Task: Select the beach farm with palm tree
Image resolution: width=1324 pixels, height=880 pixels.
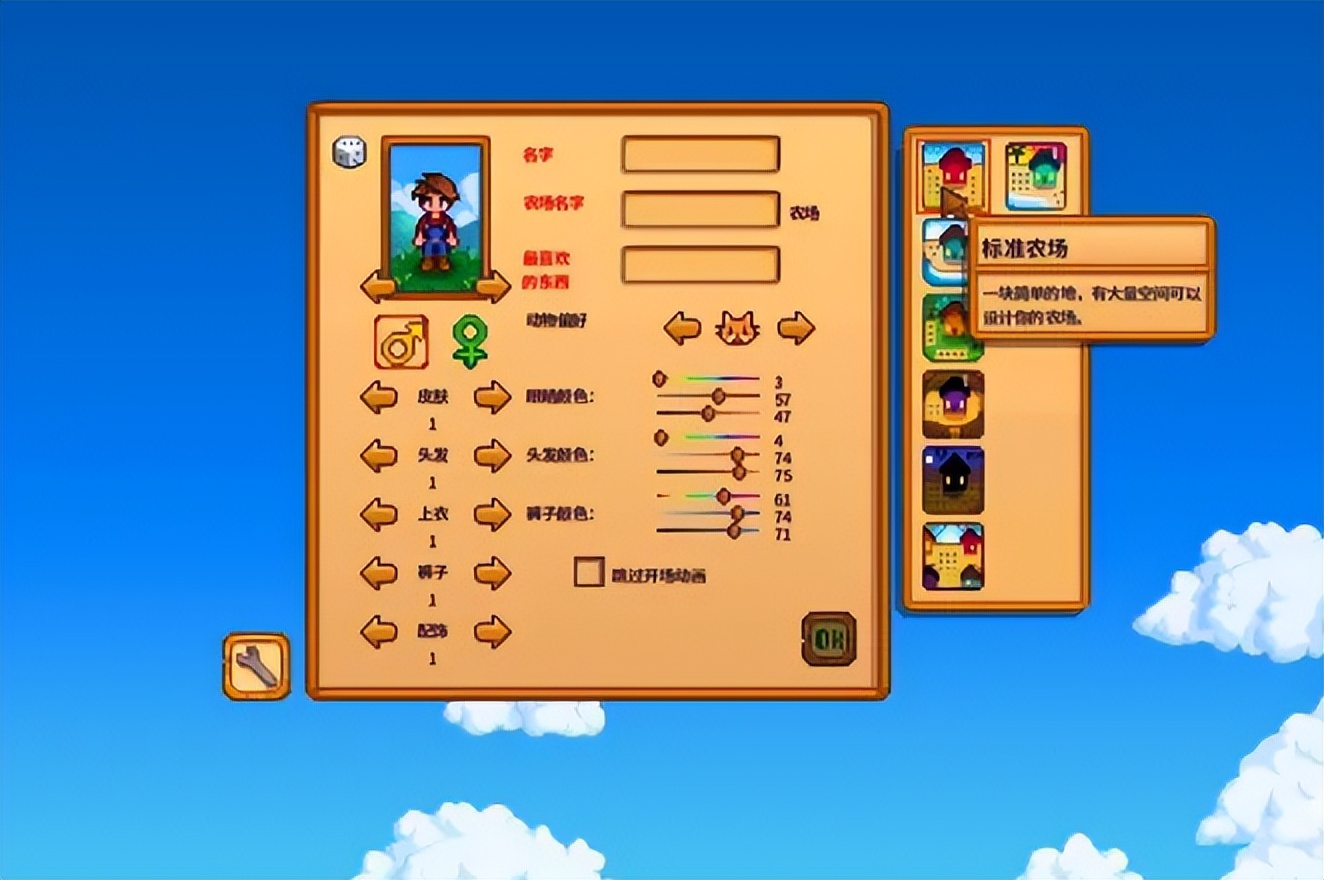Action: coord(1036,176)
